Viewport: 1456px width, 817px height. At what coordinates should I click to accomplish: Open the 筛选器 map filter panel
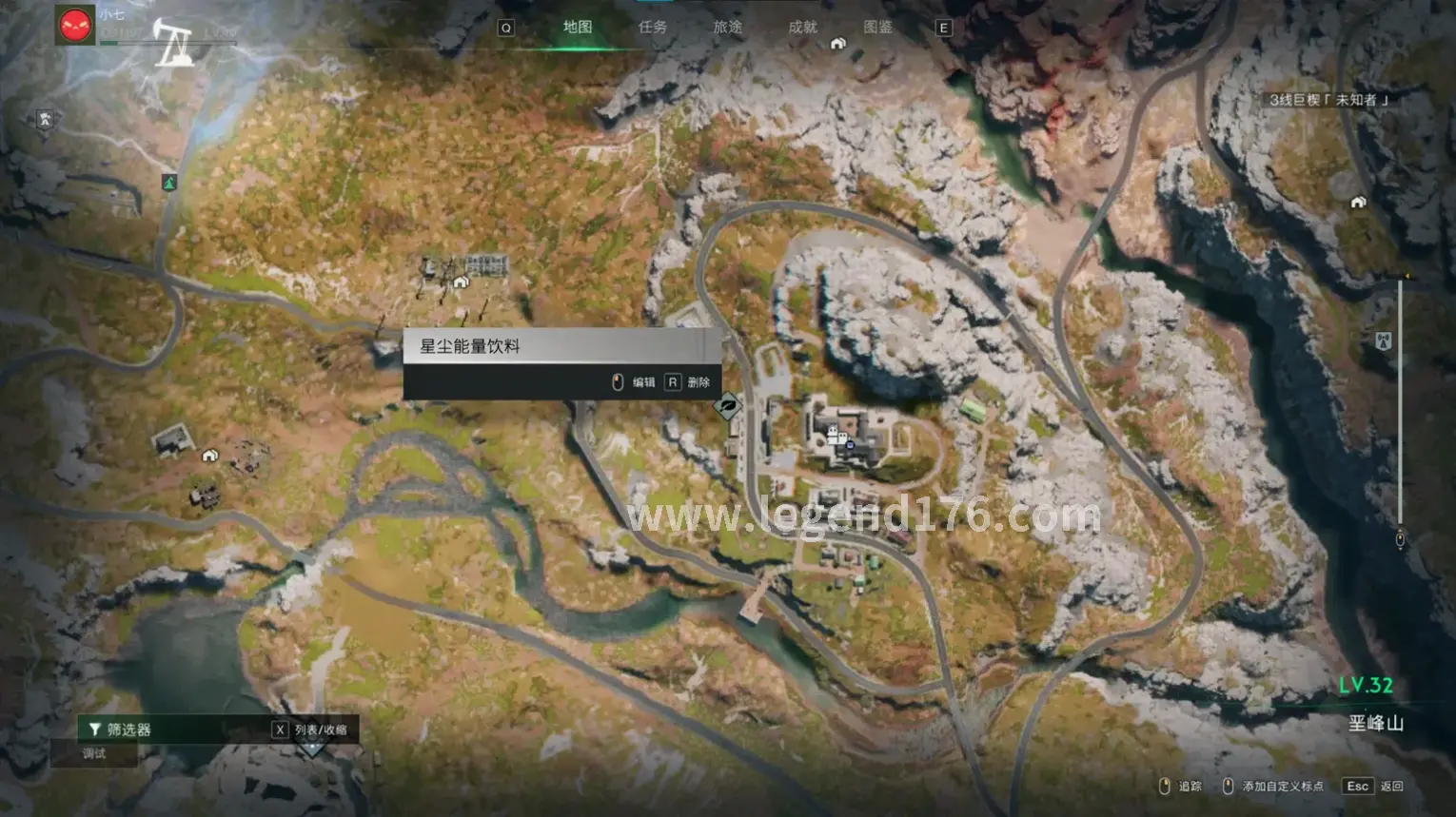(122, 729)
